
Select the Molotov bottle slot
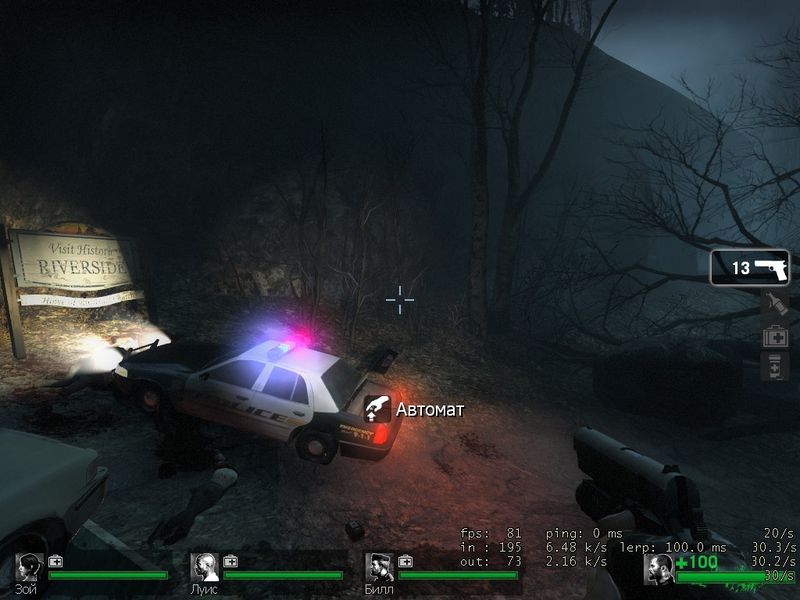tap(775, 304)
